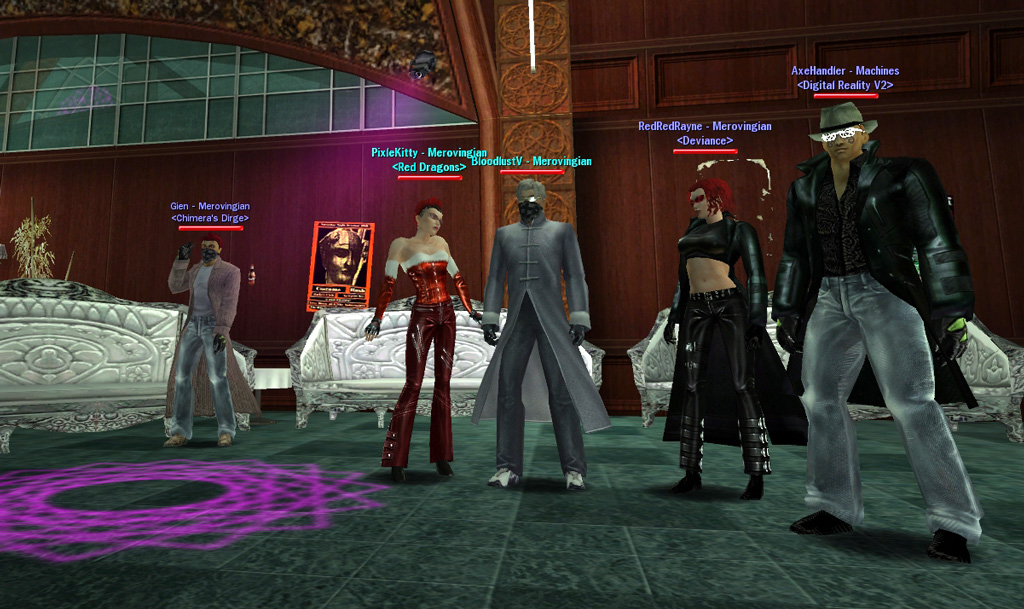Select the Gien player nameplate
1024x609 pixels.
click(x=209, y=207)
